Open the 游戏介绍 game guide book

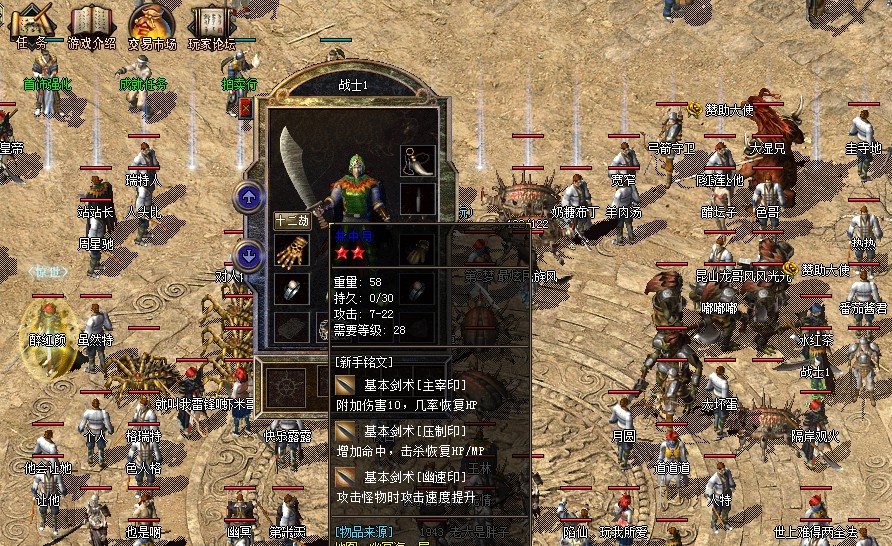coord(92,23)
